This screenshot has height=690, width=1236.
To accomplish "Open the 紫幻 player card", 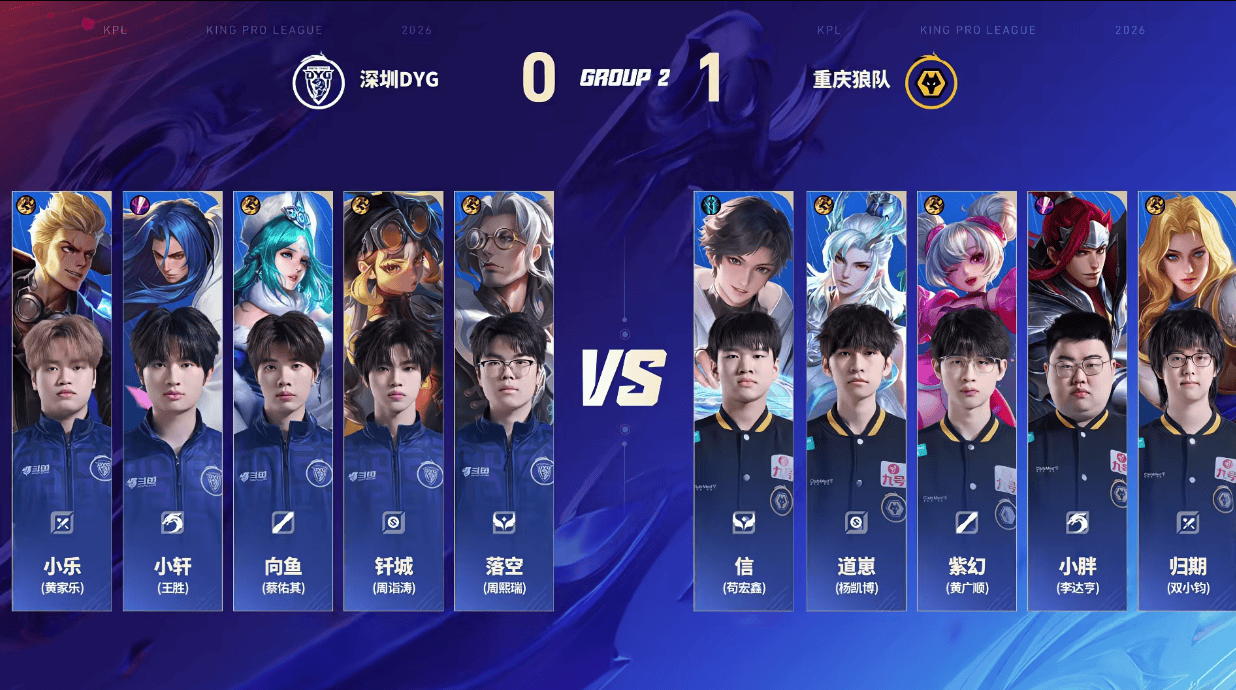I will point(967,400).
